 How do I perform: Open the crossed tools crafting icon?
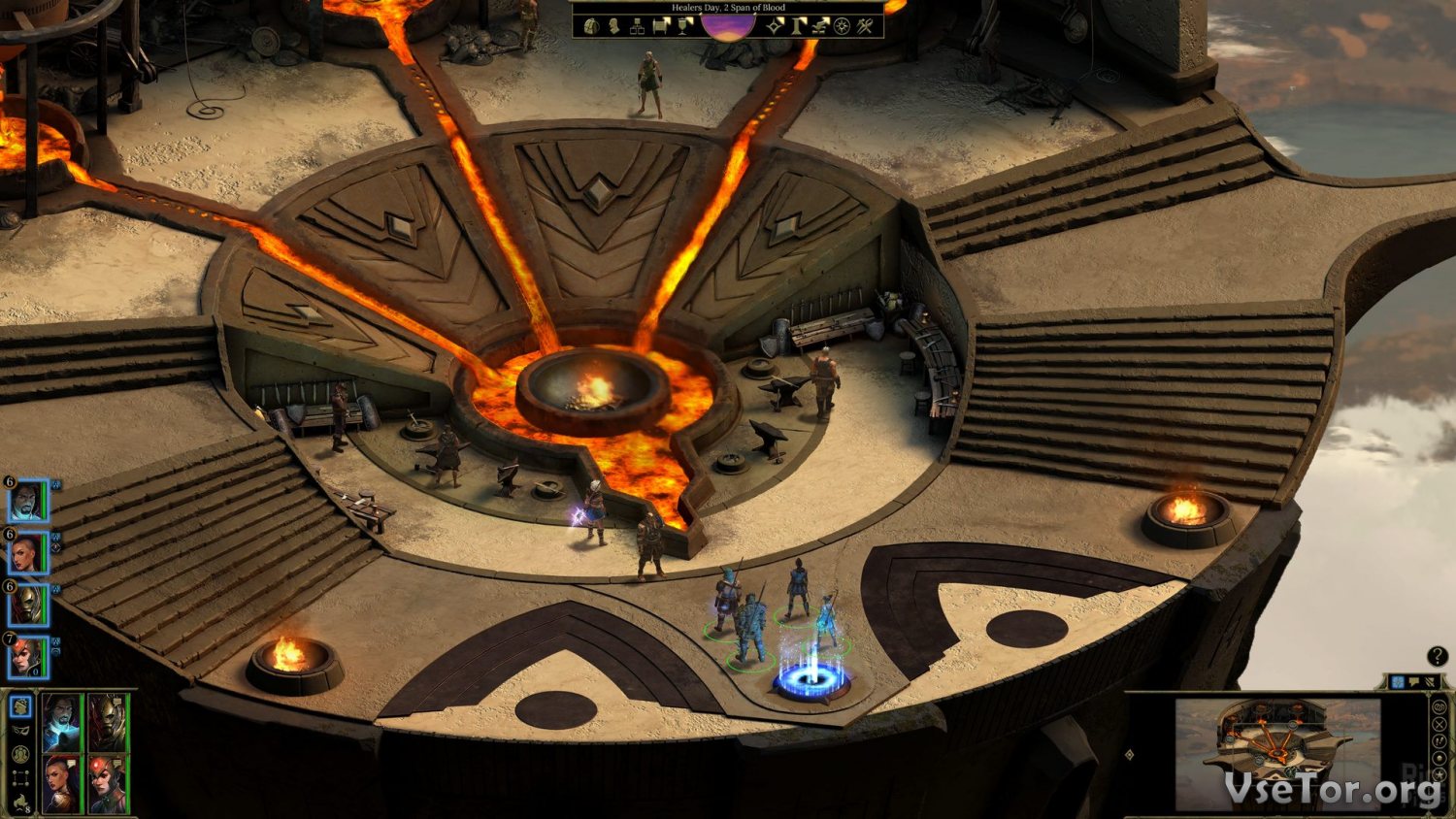point(866,26)
